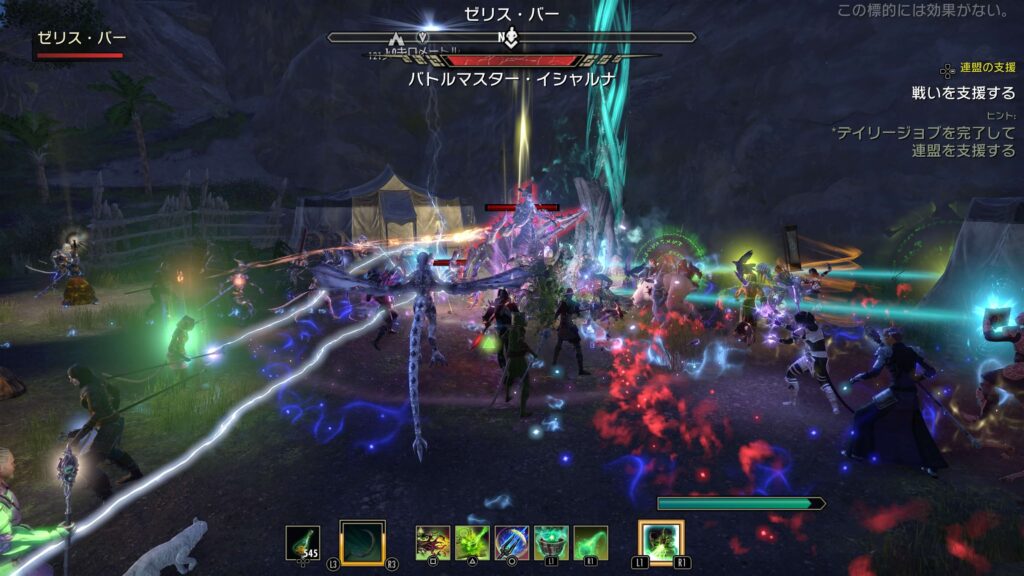Activate the green cauldron ability
1024x576 pixels.
(x=551, y=542)
